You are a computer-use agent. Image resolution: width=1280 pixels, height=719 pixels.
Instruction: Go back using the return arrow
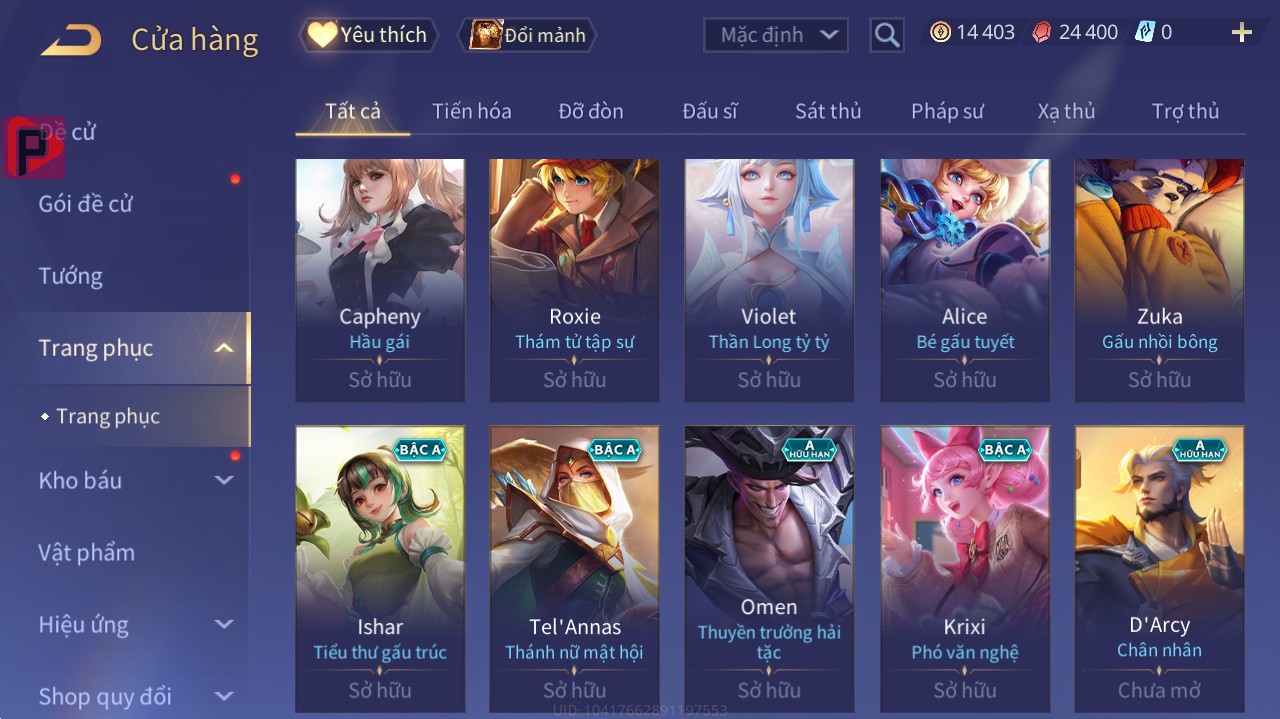click(71, 40)
